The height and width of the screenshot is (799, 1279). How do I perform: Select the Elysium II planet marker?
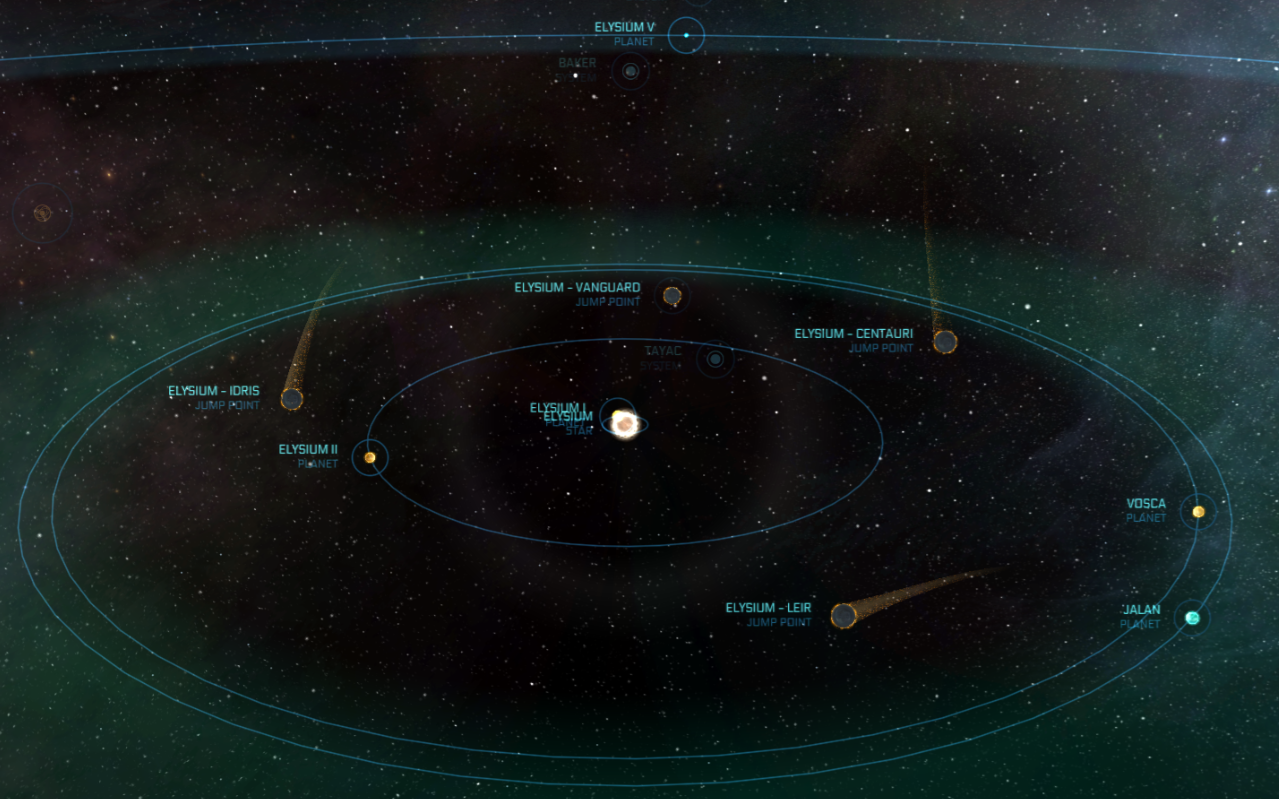370,458
